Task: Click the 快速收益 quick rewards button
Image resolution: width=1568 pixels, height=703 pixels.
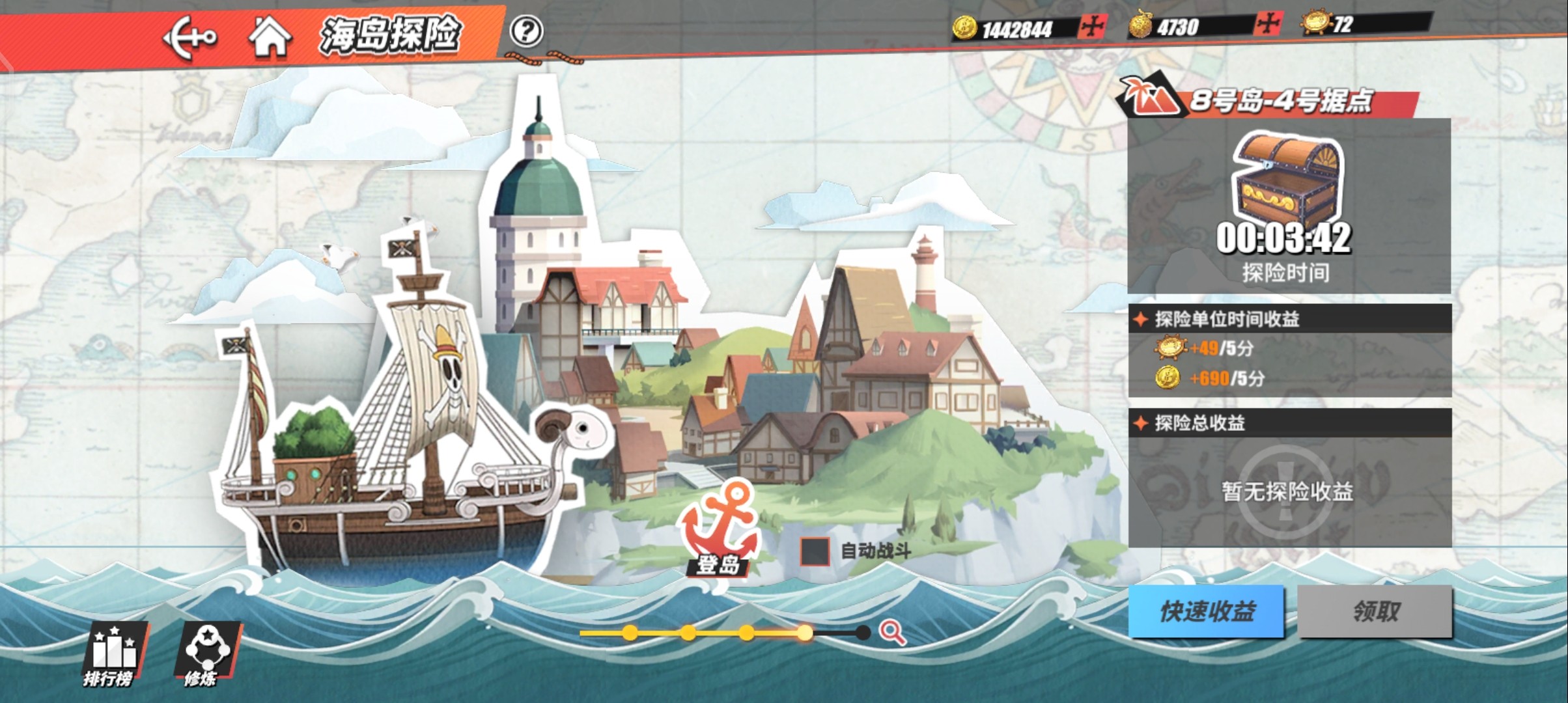Action: pos(1207,611)
